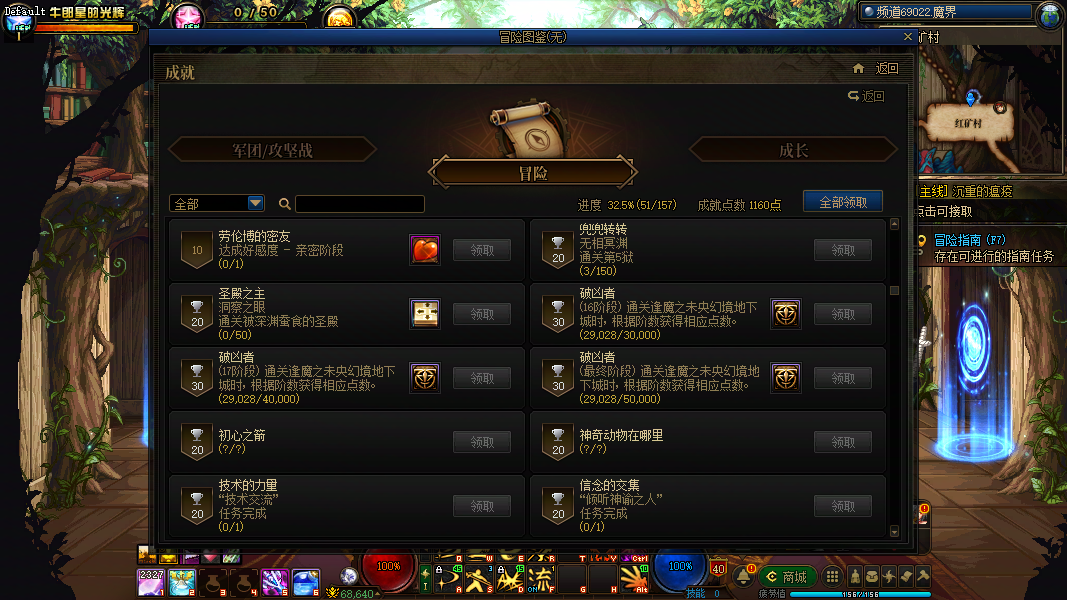Select the 冒险 category banner
Screen dimensions: 1067x600
[533, 173]
